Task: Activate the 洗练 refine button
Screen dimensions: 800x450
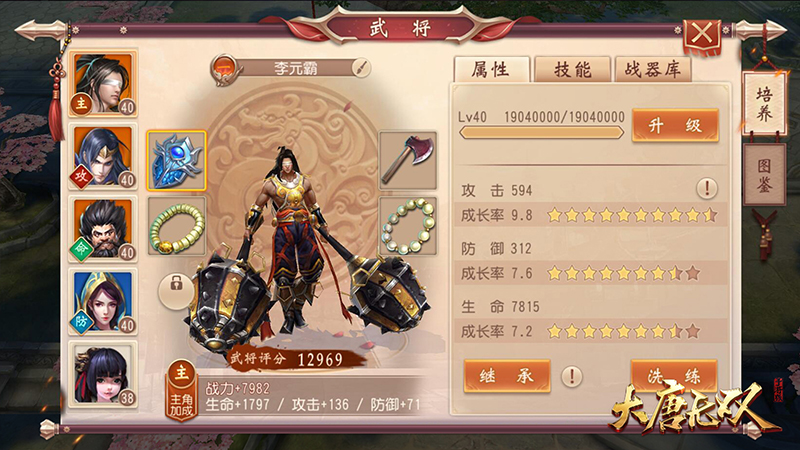Action: [x=674, y=376]
